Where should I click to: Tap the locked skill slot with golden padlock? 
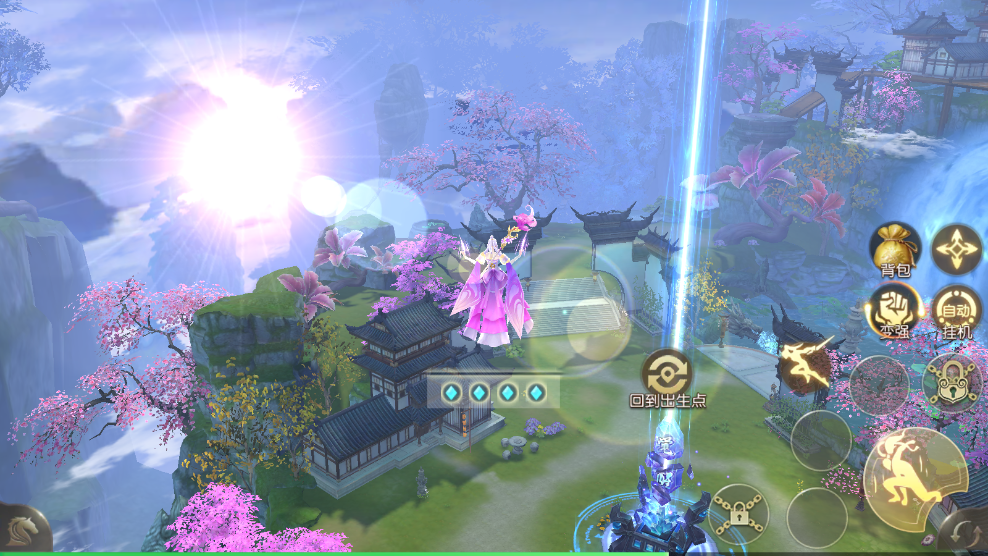click(x=952, y=382)
